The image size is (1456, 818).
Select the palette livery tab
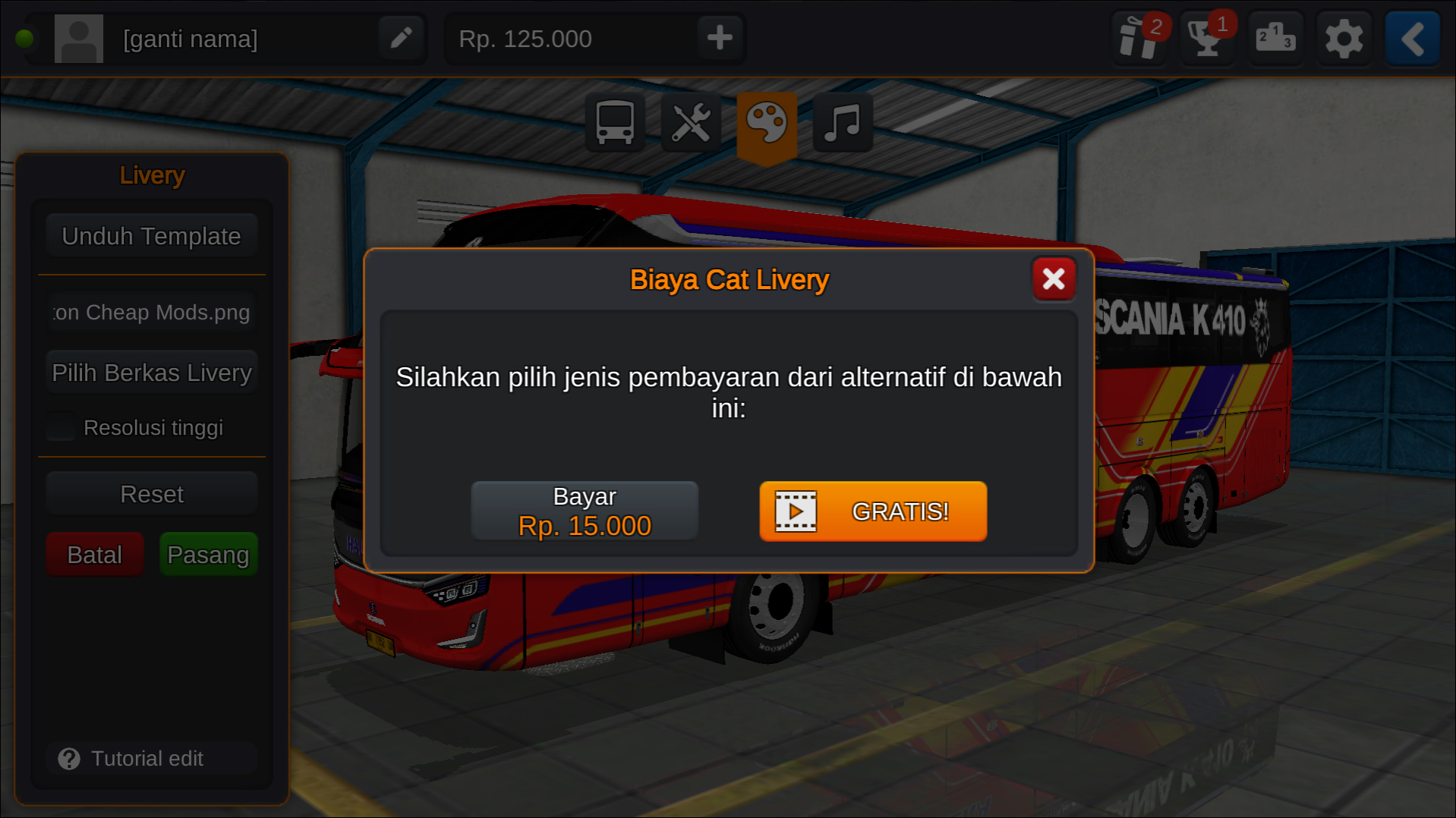(769, 121)
